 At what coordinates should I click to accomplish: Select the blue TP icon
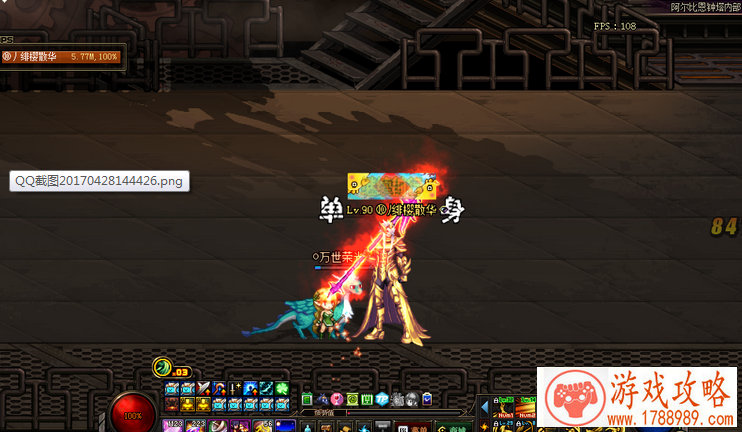381,400
